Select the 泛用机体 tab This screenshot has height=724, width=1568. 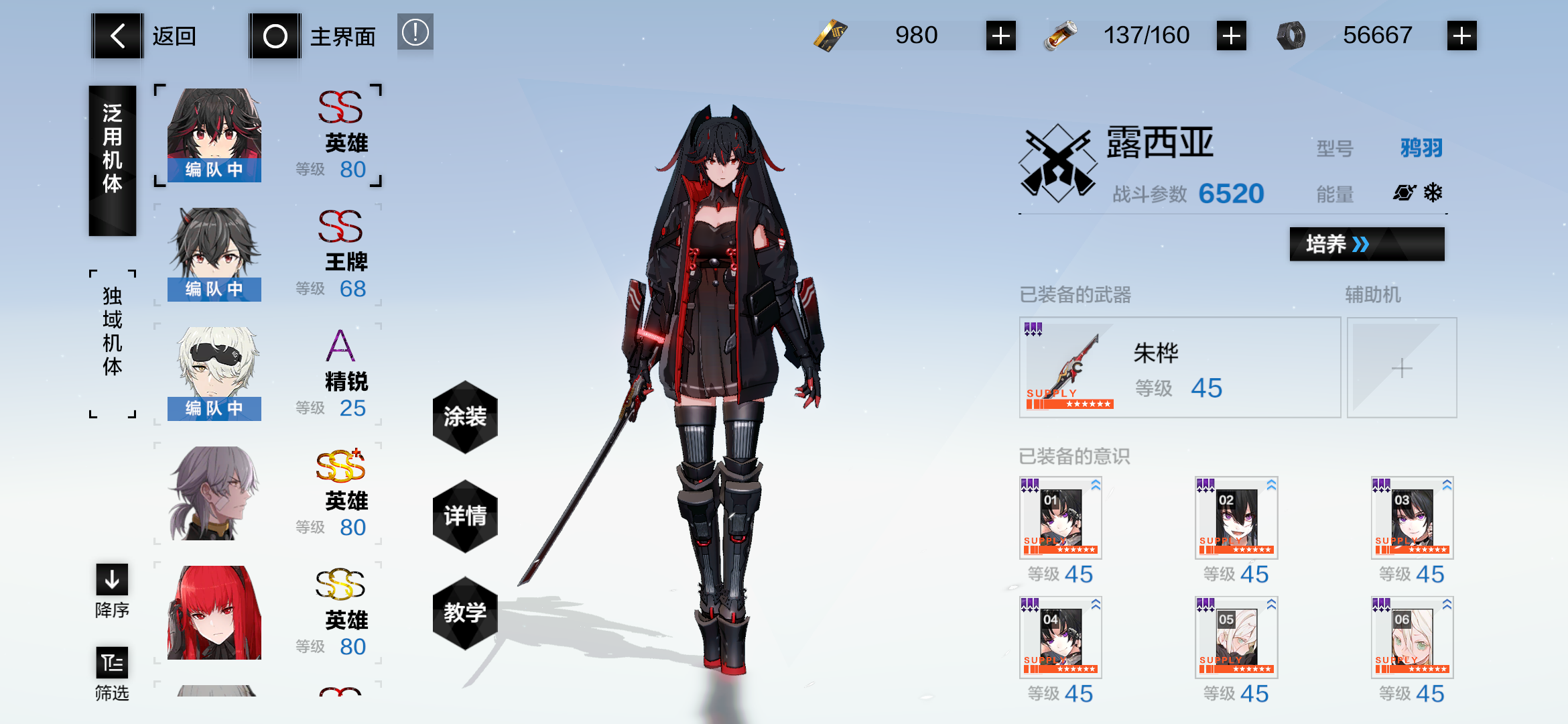[x=113, y=158]
